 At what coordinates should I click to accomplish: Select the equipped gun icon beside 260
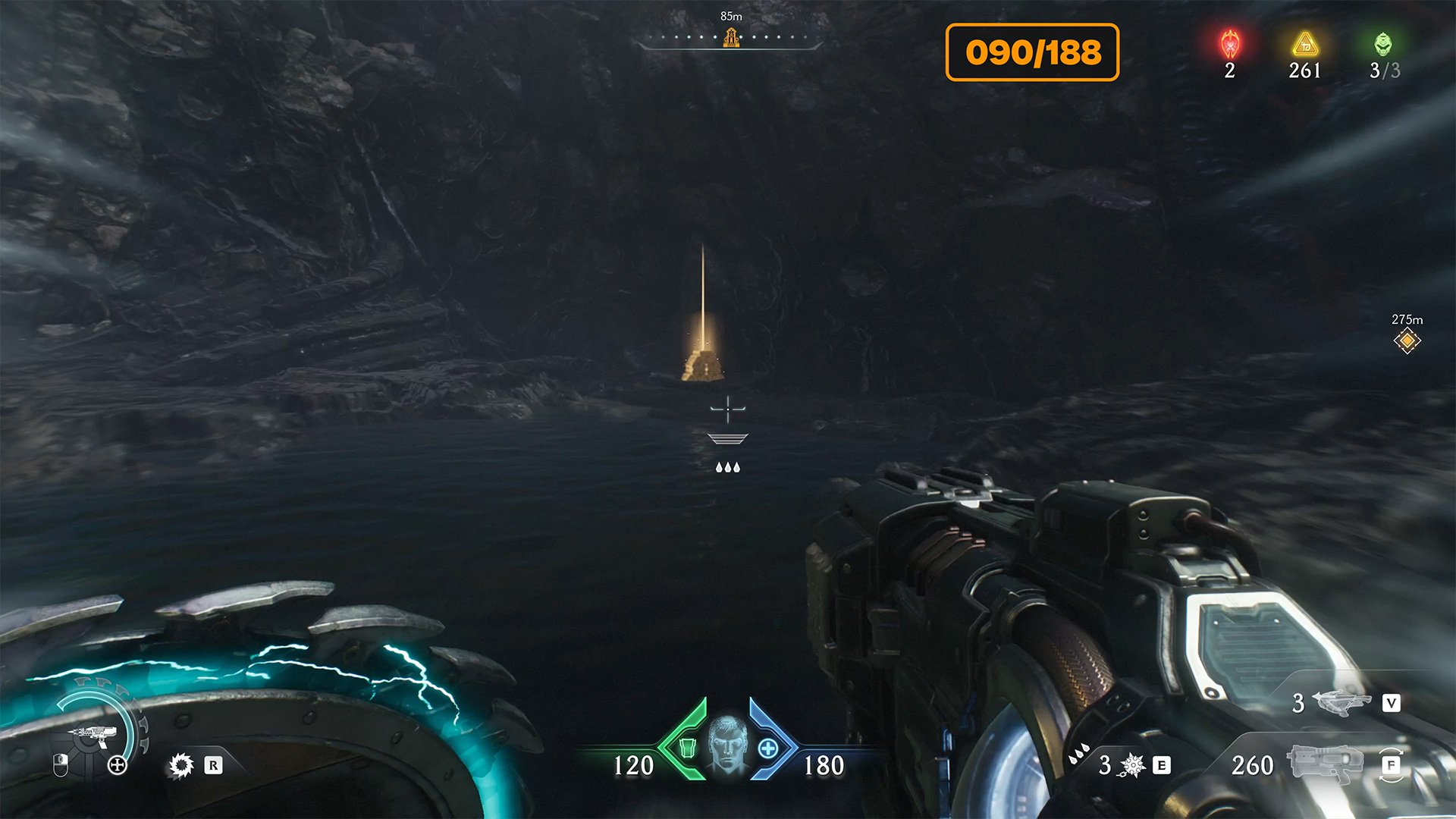tap(1327, 764)
